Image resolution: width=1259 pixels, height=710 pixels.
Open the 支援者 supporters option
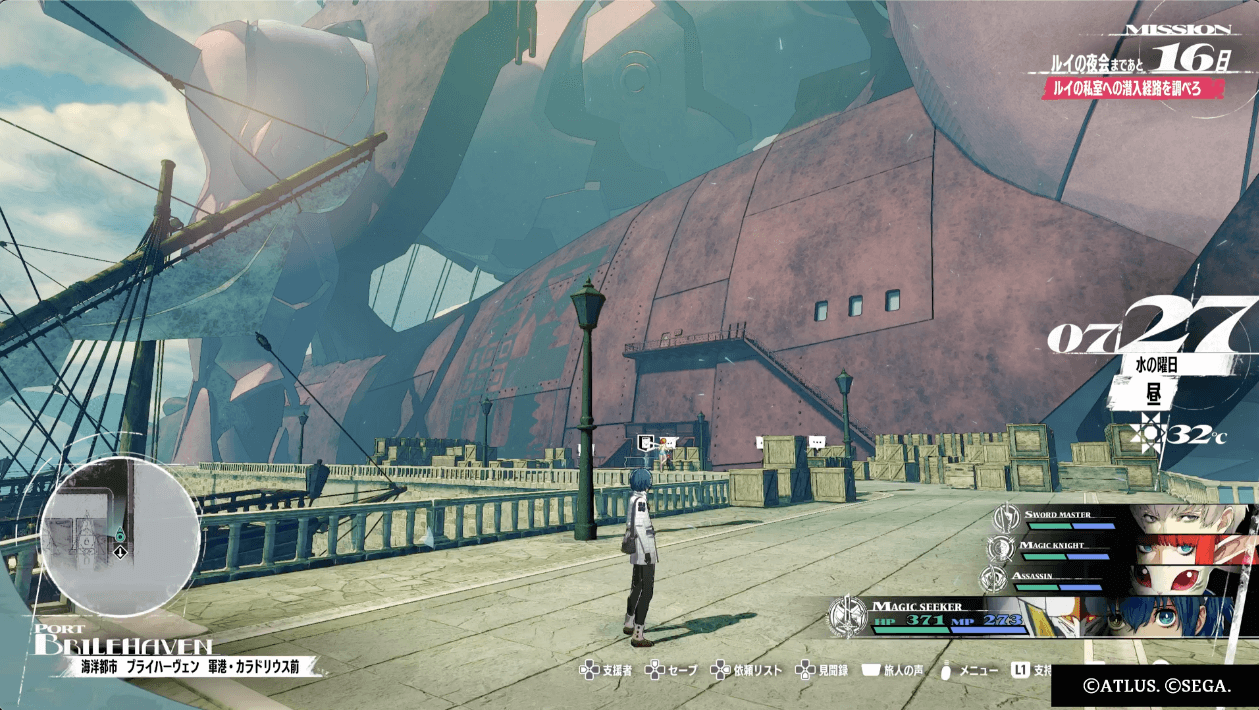[605, 670]
